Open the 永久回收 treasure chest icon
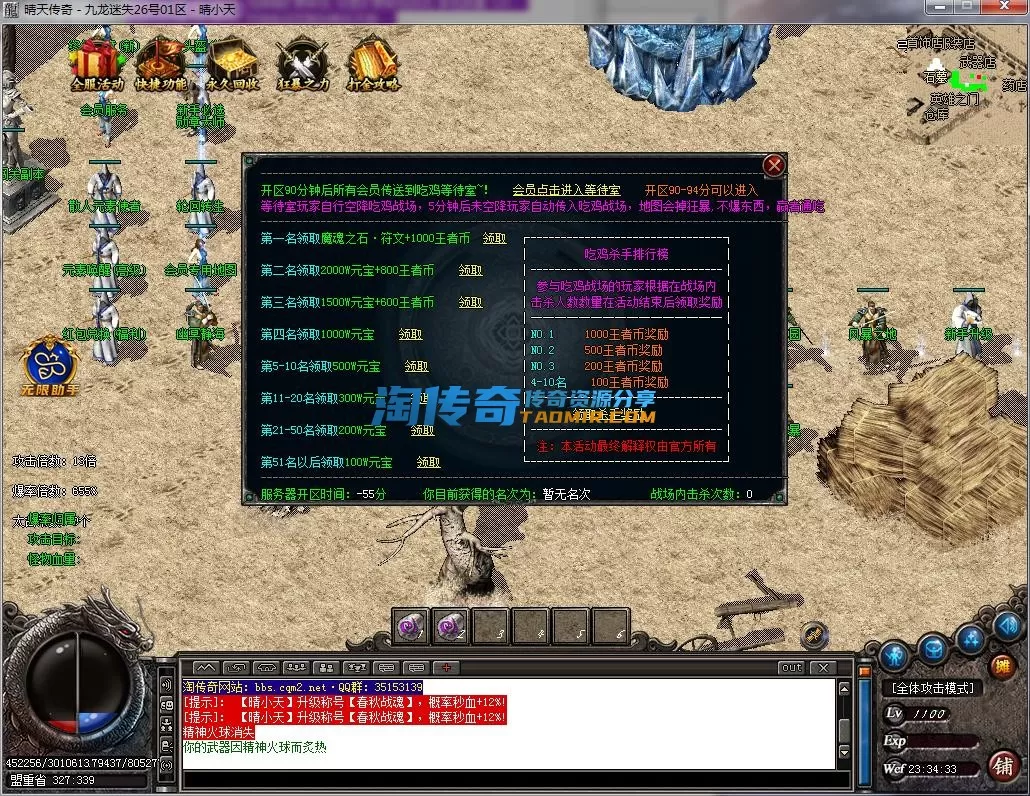Viewport: 1030px width, 796px height. (232, 62)
